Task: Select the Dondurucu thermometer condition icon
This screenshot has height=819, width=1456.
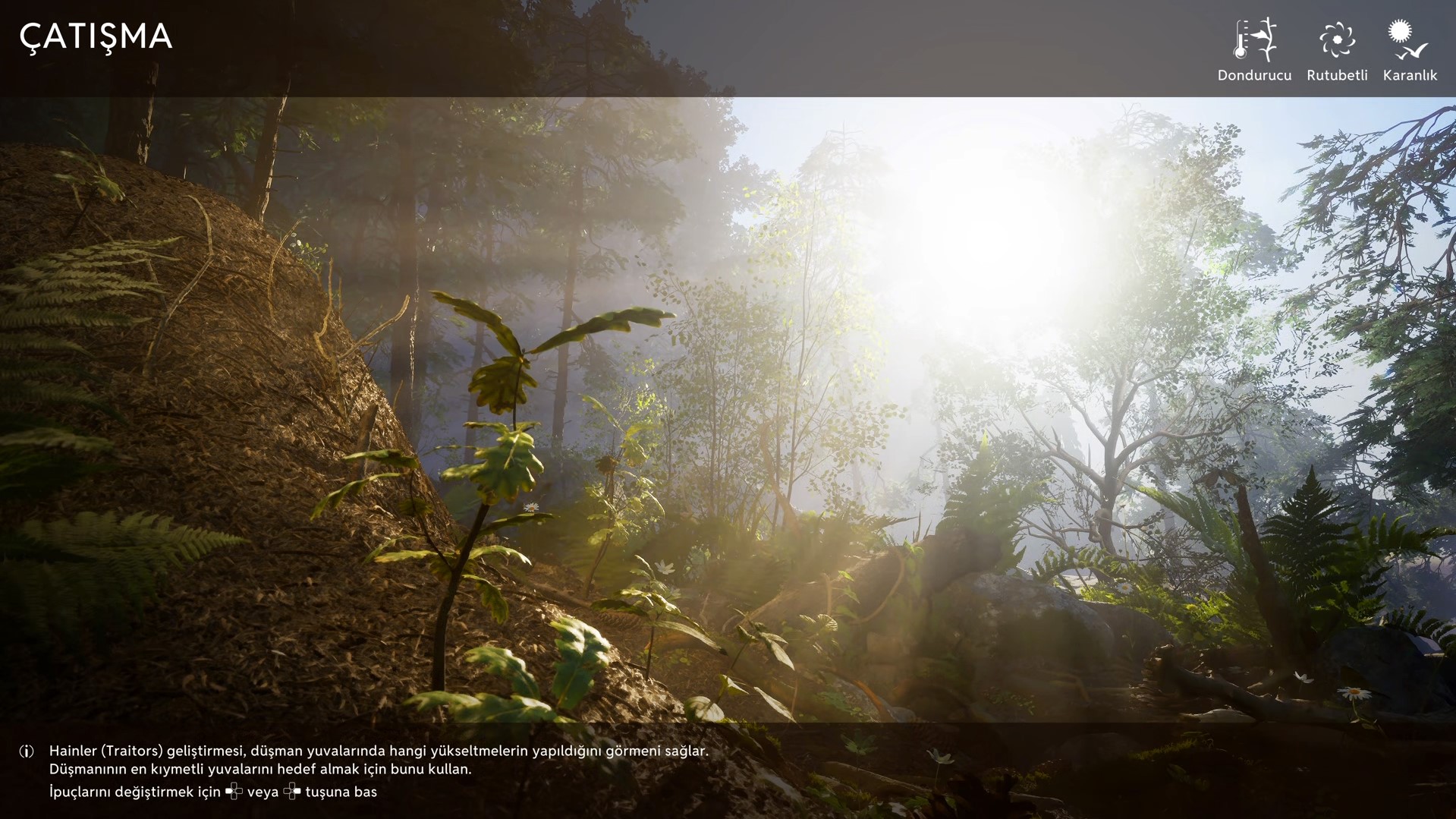Action: point(1254,40)
